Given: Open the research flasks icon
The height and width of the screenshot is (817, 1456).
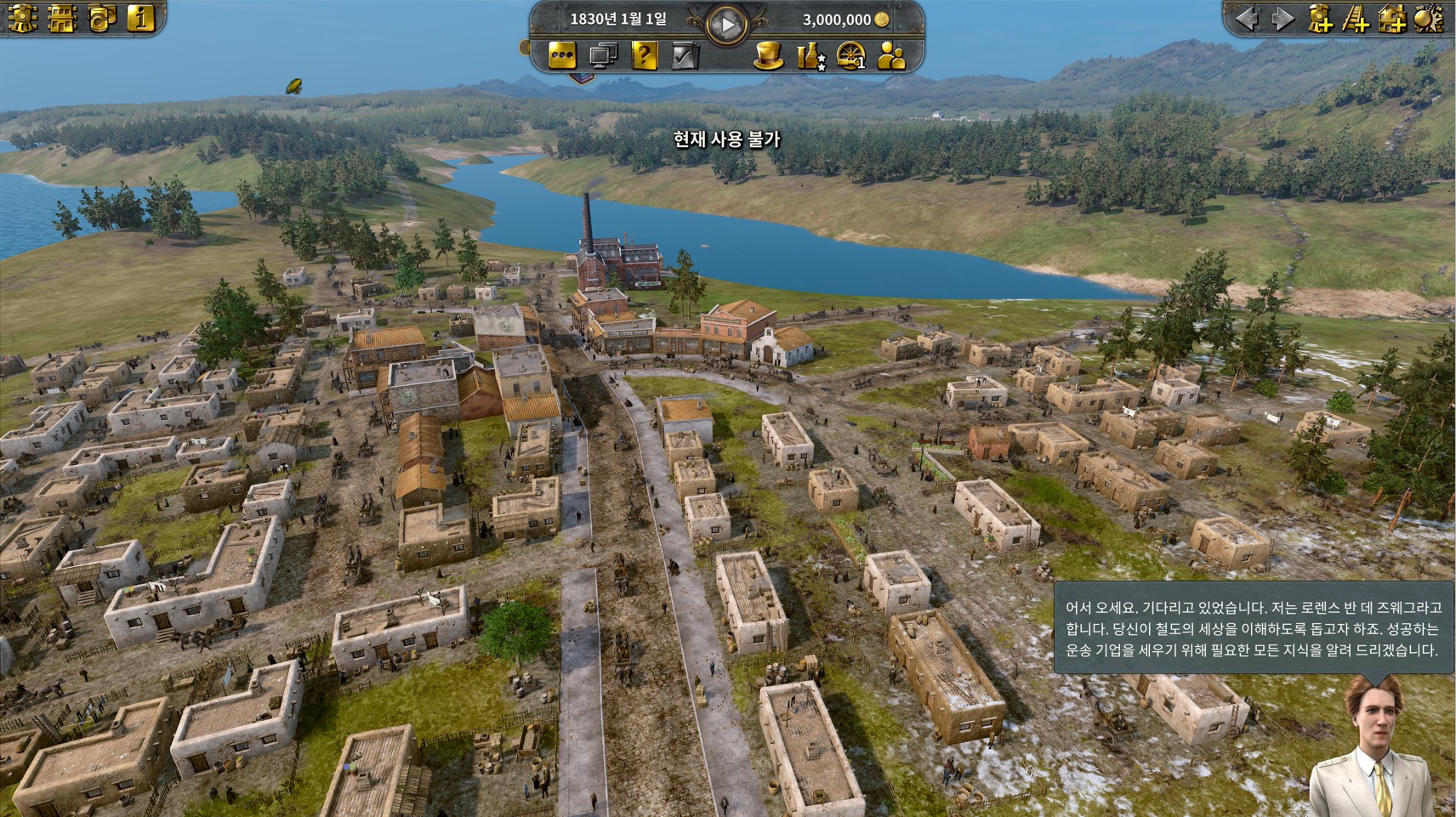Looking at the screenshot, I should tap(810, 56).
